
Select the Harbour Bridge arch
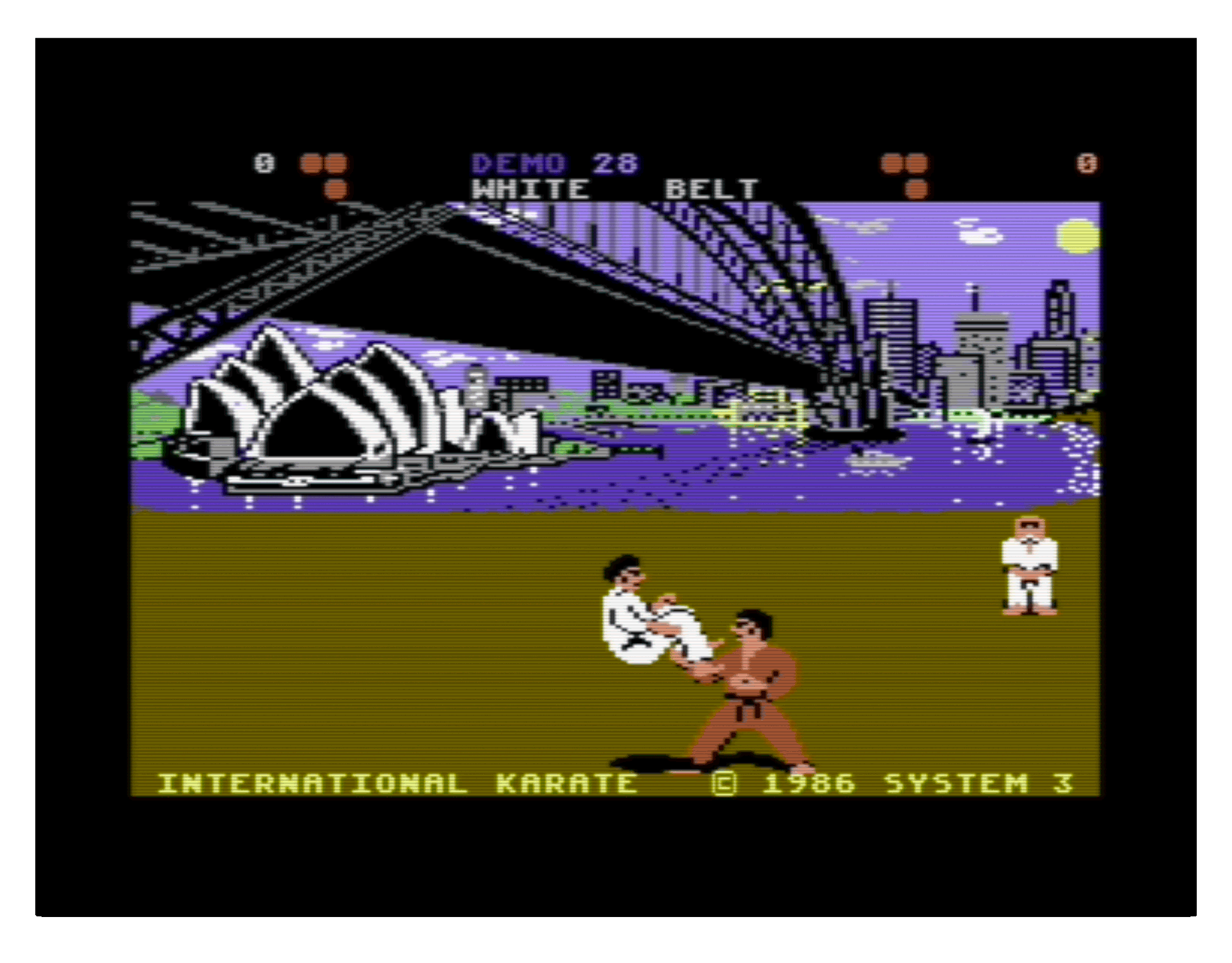click(692, 252)
